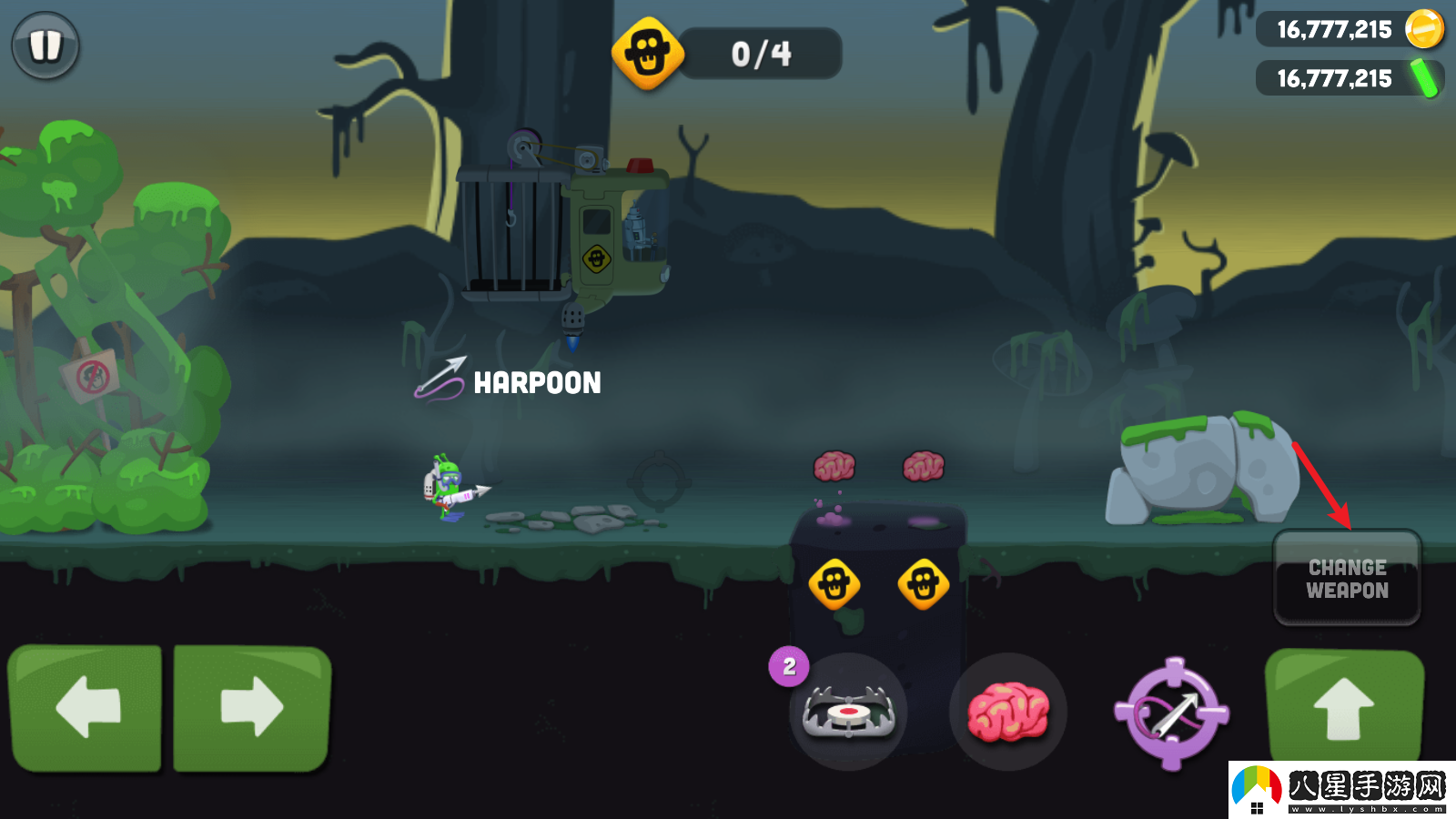This screenshot has width=1456, height=819.
Task: Tap the Change Weapon button
Action: click(x=1347, y=579)
